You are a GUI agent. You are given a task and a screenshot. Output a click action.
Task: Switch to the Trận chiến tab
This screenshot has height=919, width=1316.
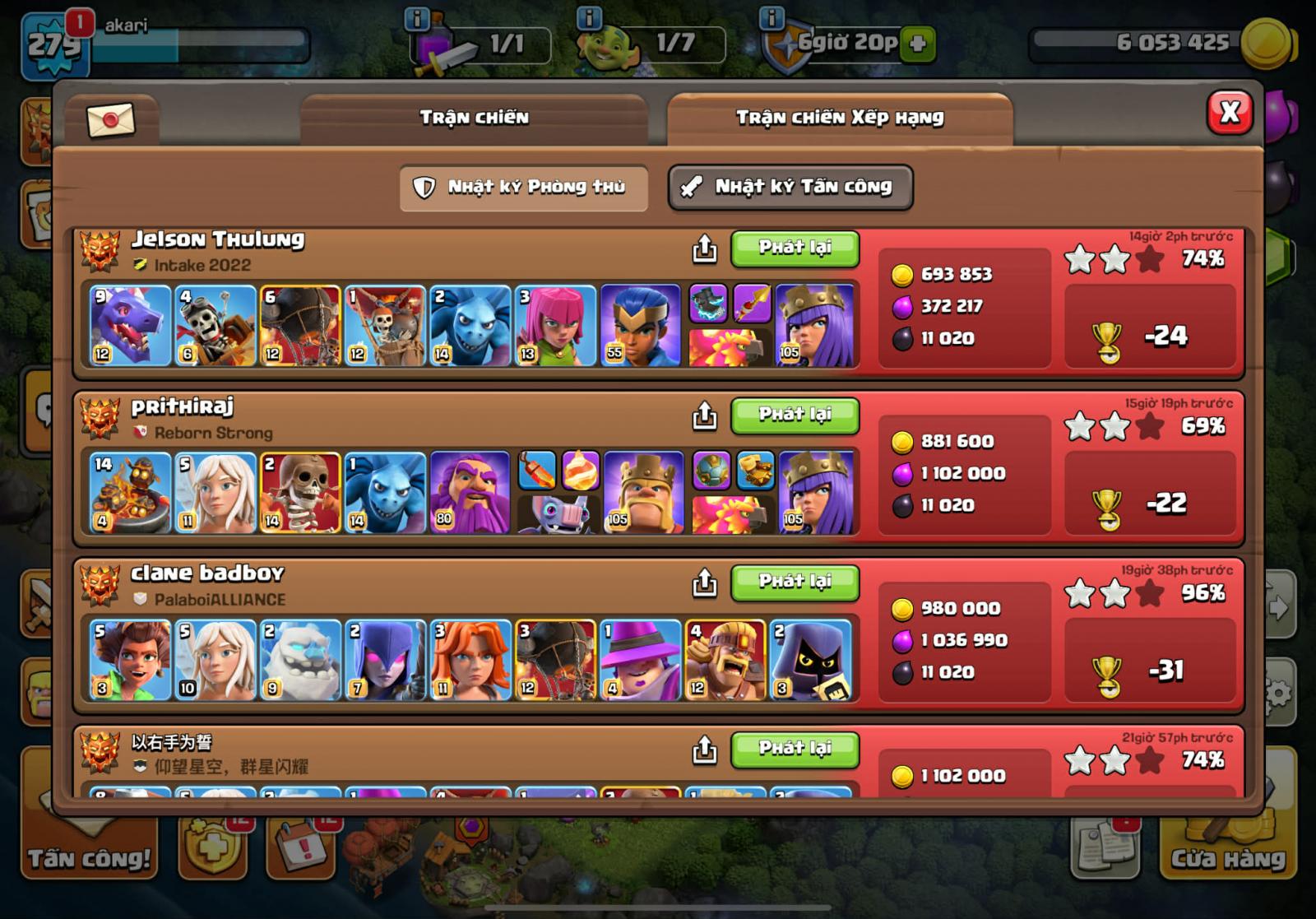tap(474, 118)
